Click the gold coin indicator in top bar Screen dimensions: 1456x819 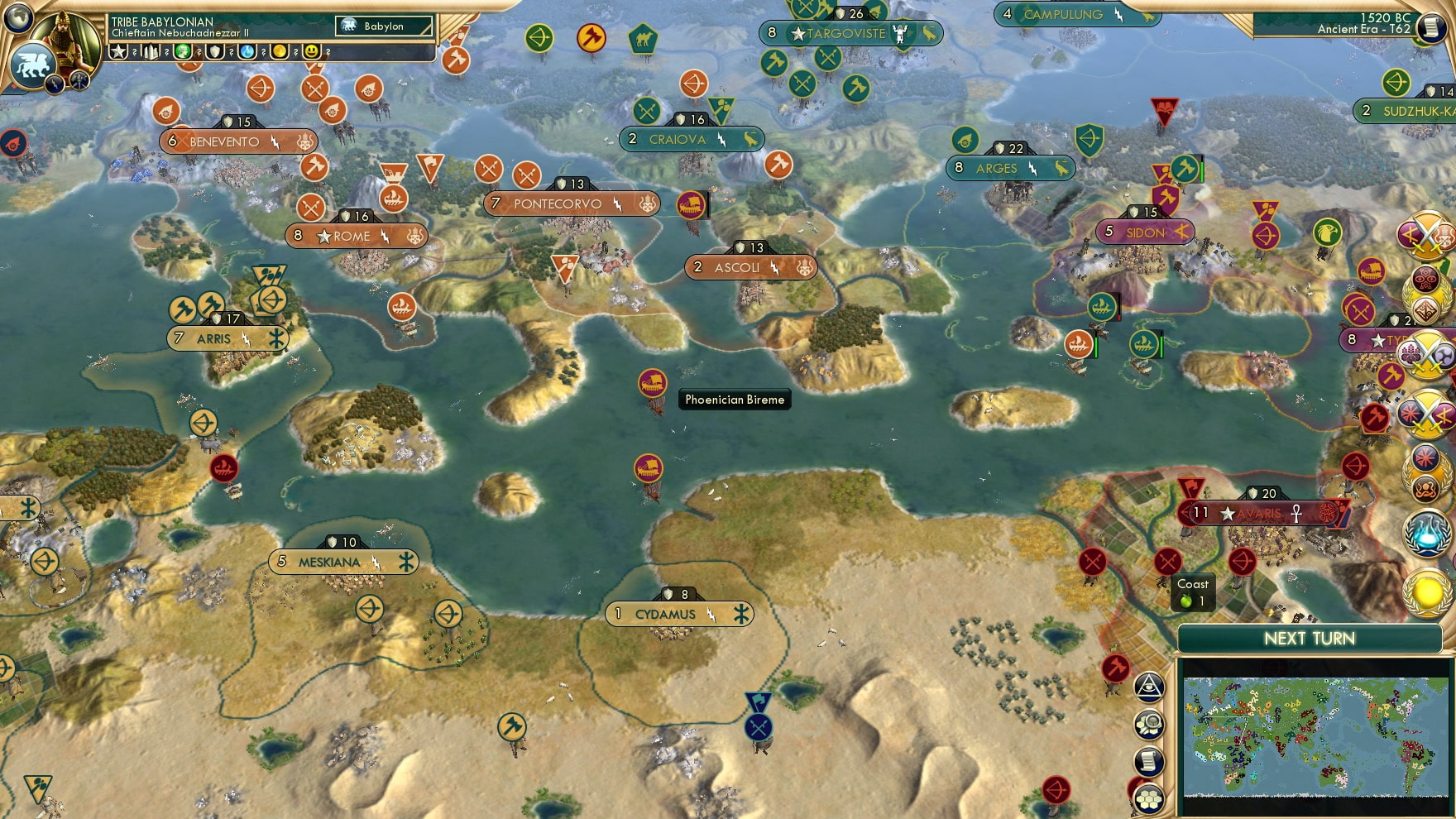point(280,51)
